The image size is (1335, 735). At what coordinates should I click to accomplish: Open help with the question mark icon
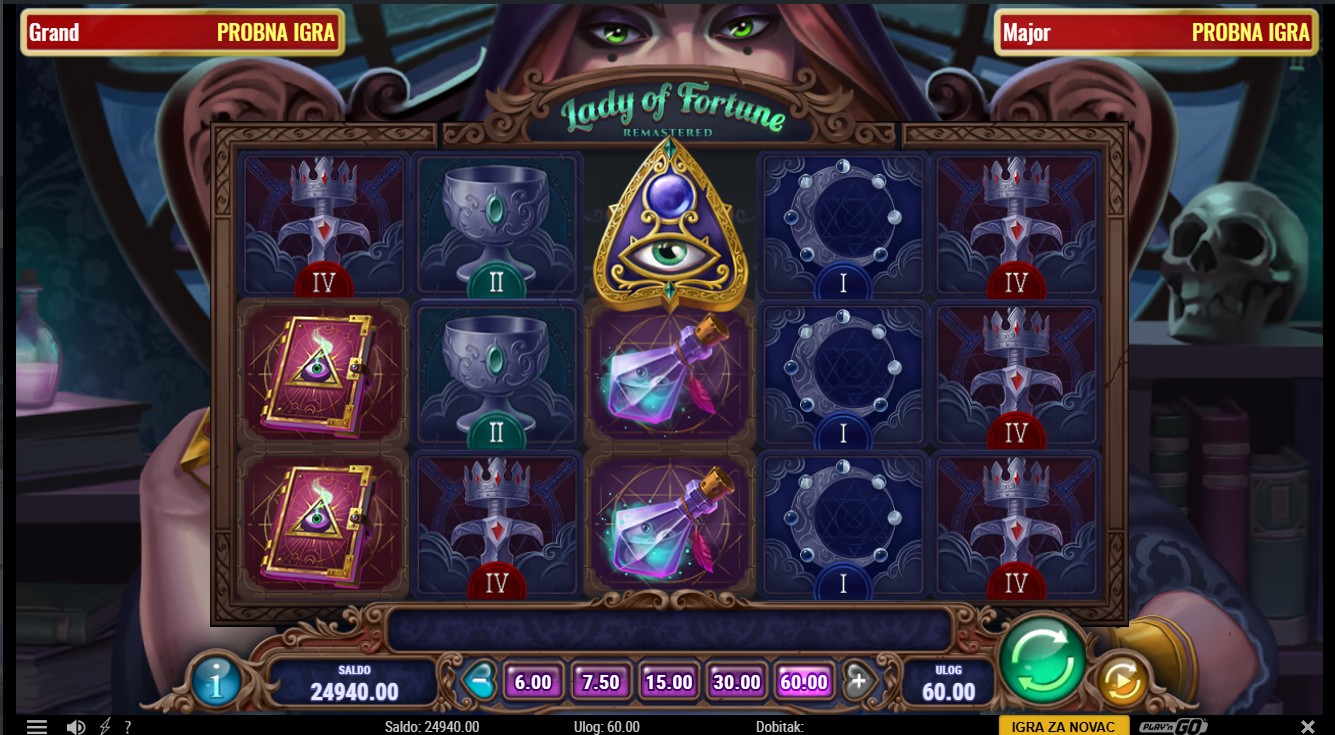click(x=128, y=727)
